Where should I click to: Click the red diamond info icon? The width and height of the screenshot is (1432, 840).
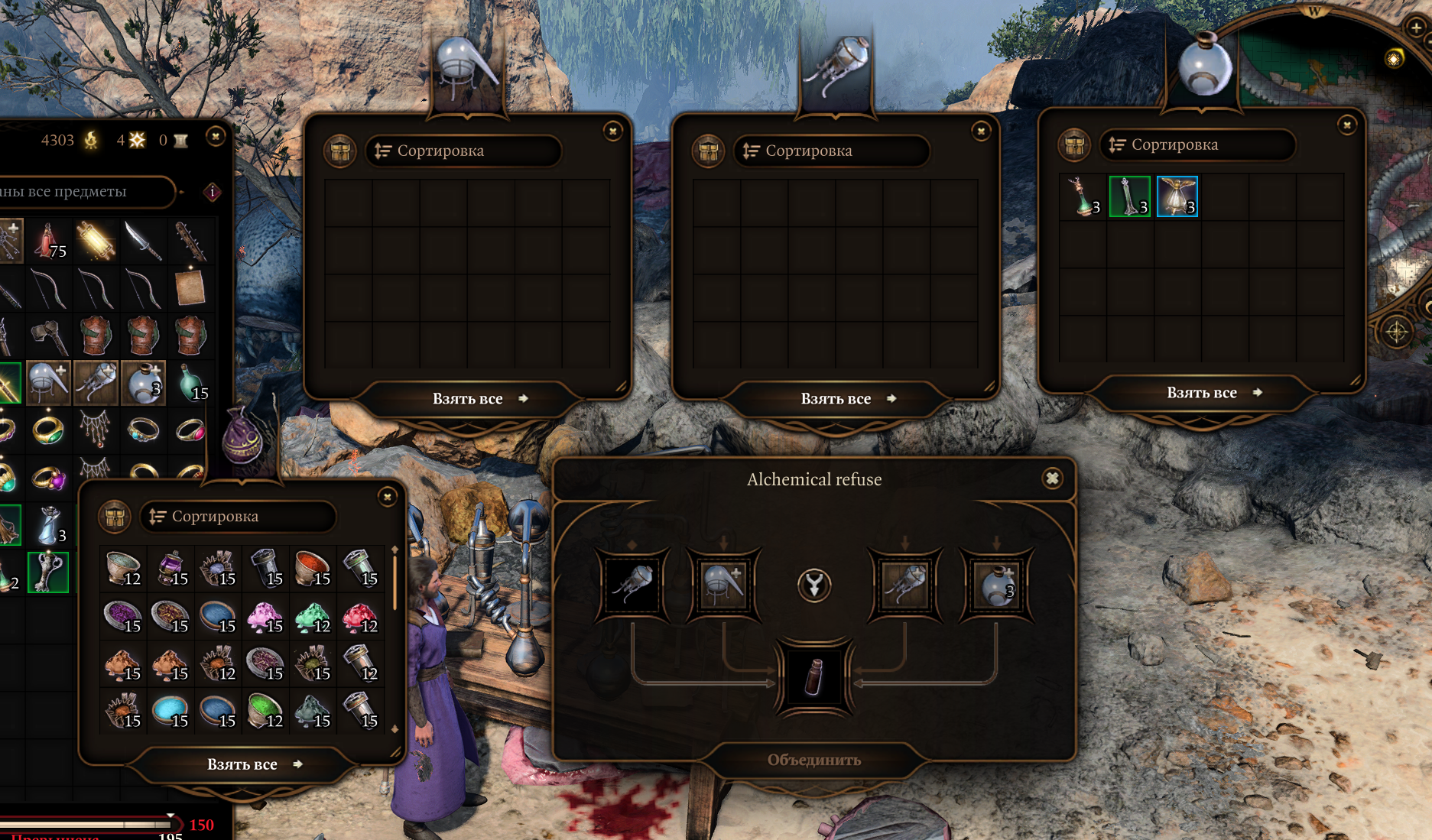pos(213,192)
